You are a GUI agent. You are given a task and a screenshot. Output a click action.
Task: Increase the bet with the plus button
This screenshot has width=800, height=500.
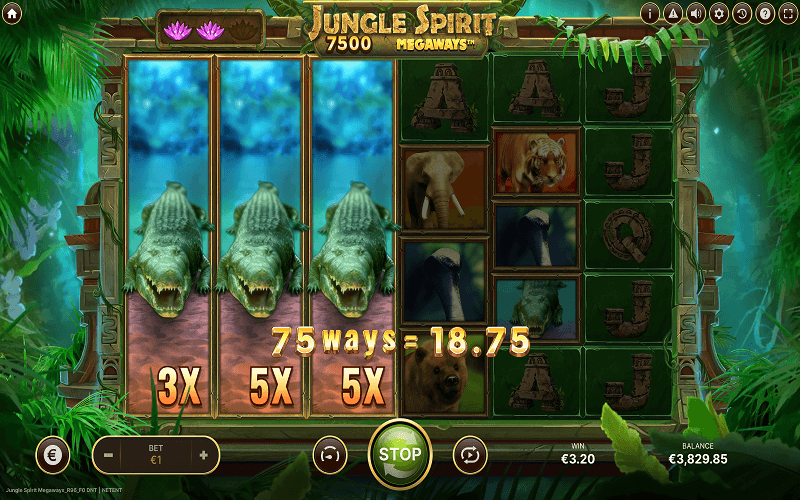(203, 454)
